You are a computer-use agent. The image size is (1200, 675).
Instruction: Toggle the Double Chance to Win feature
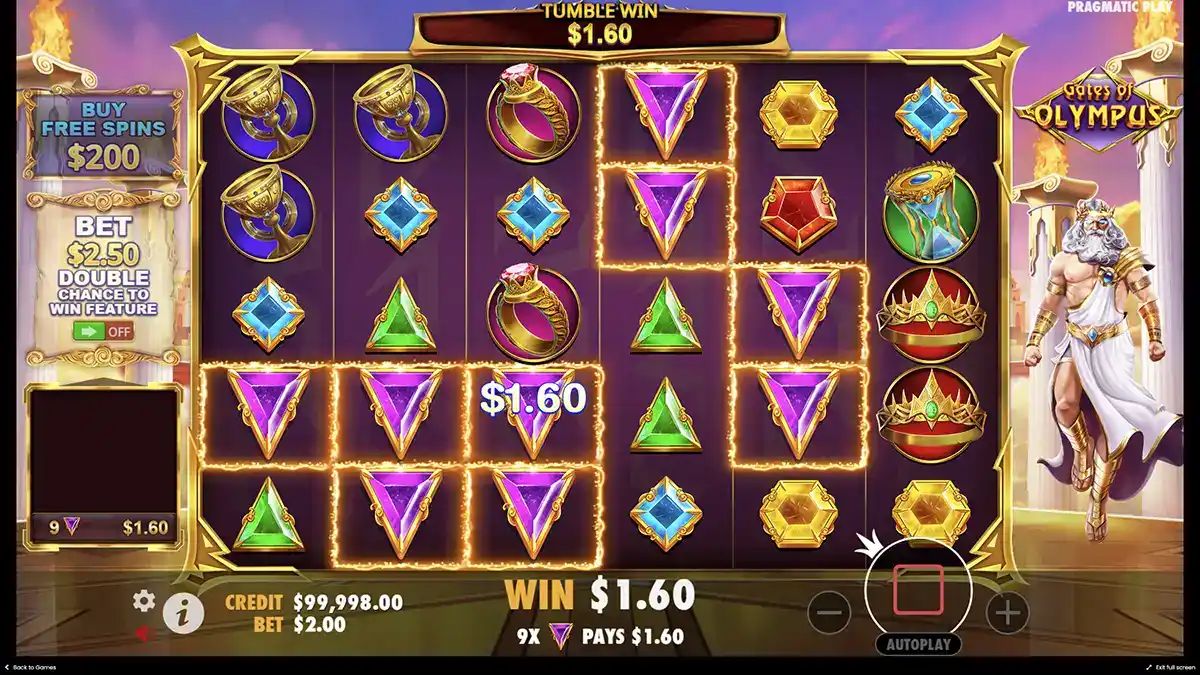click(103, 330)
